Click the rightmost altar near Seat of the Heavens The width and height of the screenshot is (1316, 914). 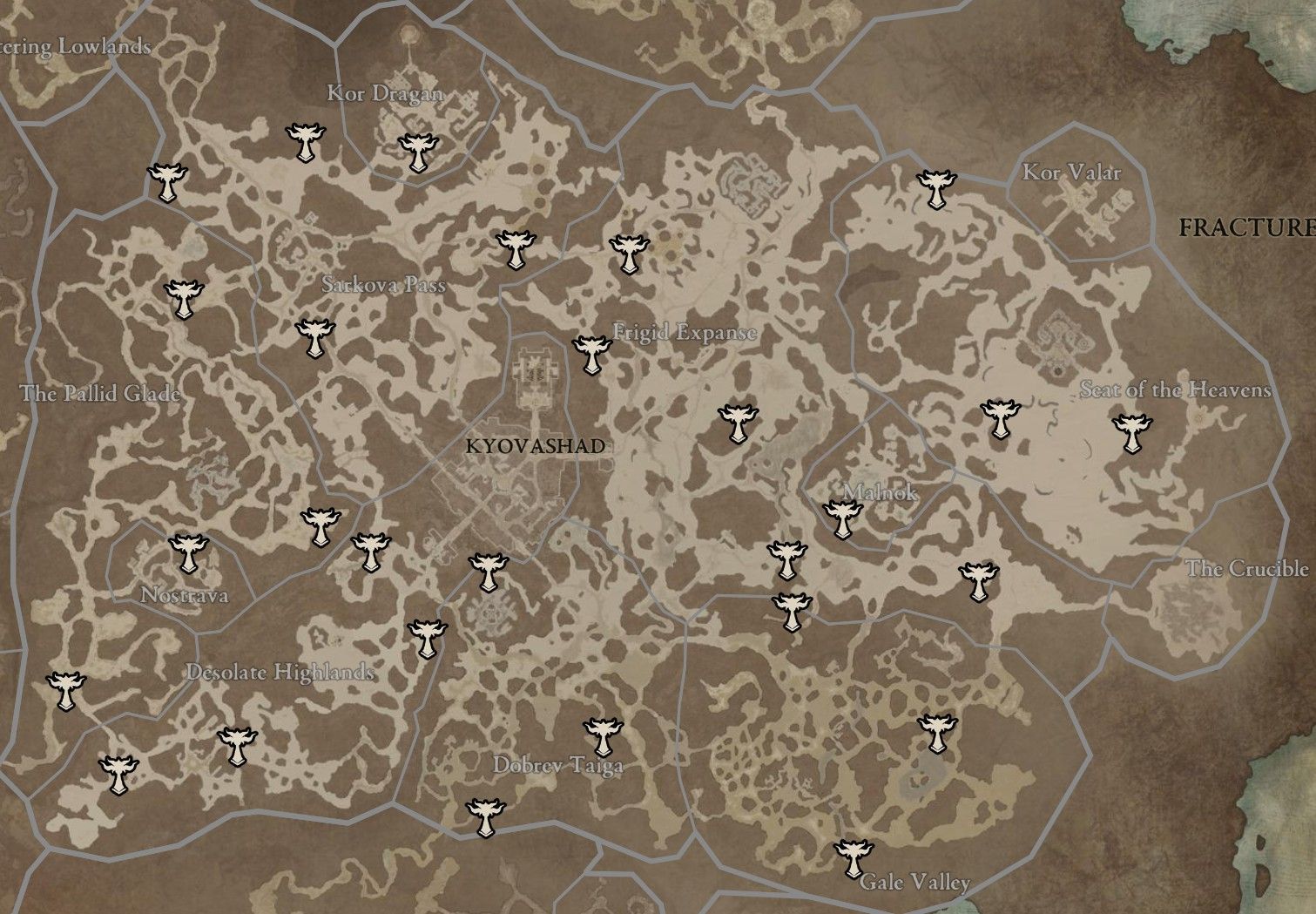click(x=1133, y=432)
